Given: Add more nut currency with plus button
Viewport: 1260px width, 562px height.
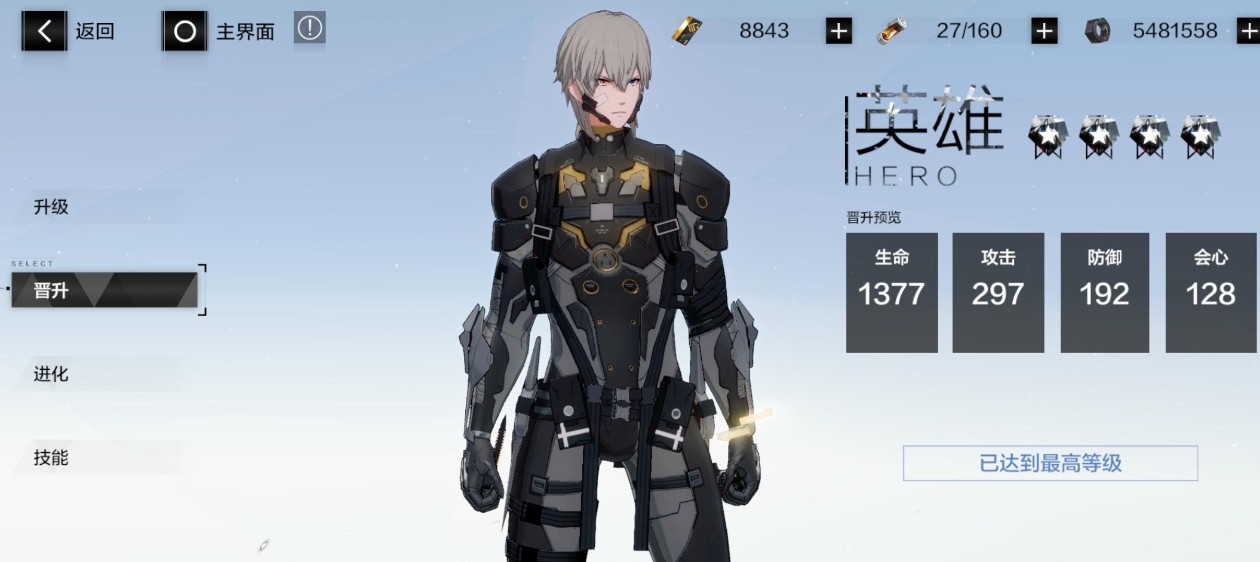Looking at the screenshot, I should pos(1248,31).
